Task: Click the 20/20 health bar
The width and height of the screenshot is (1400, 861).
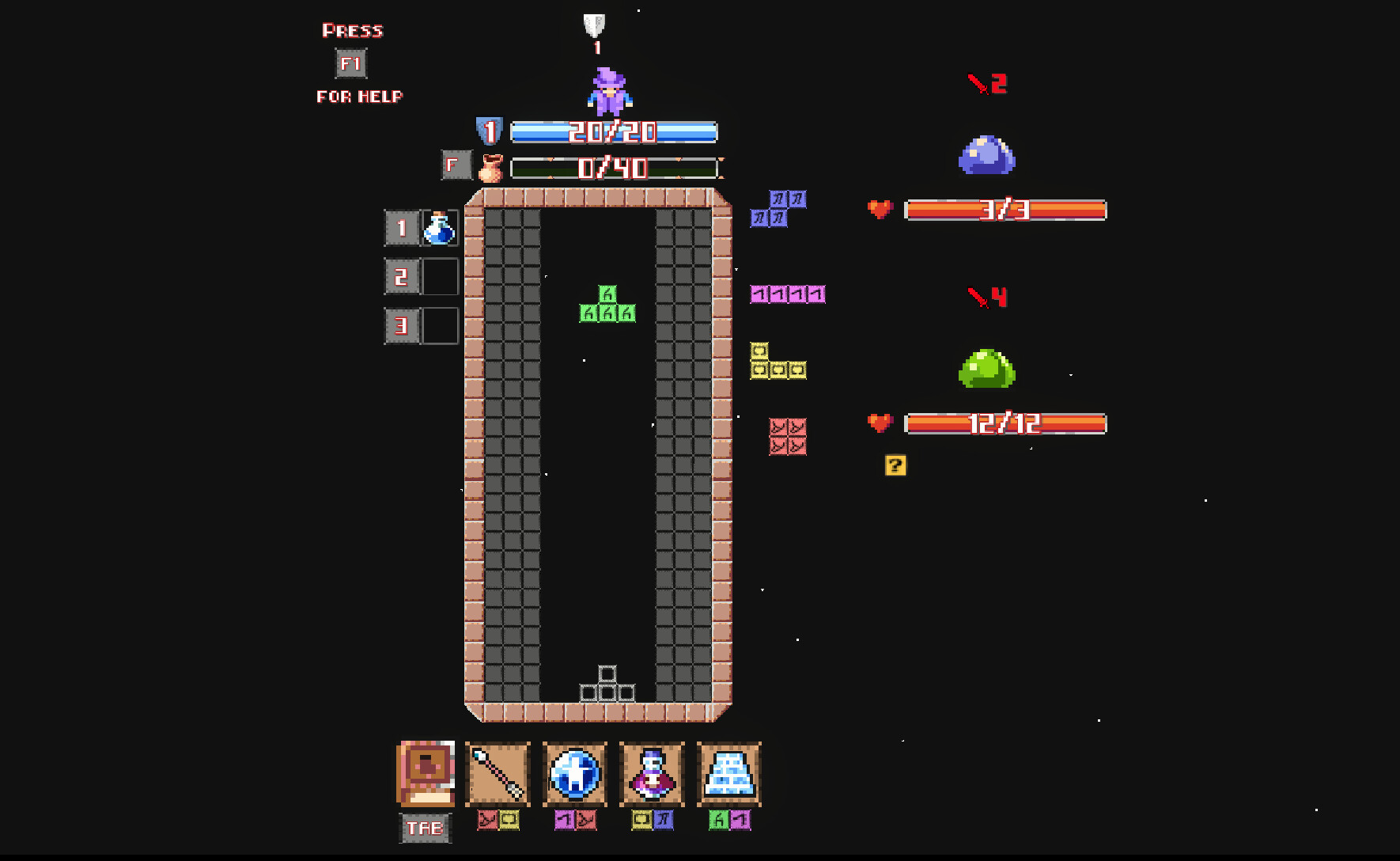Action: [613, 133]
